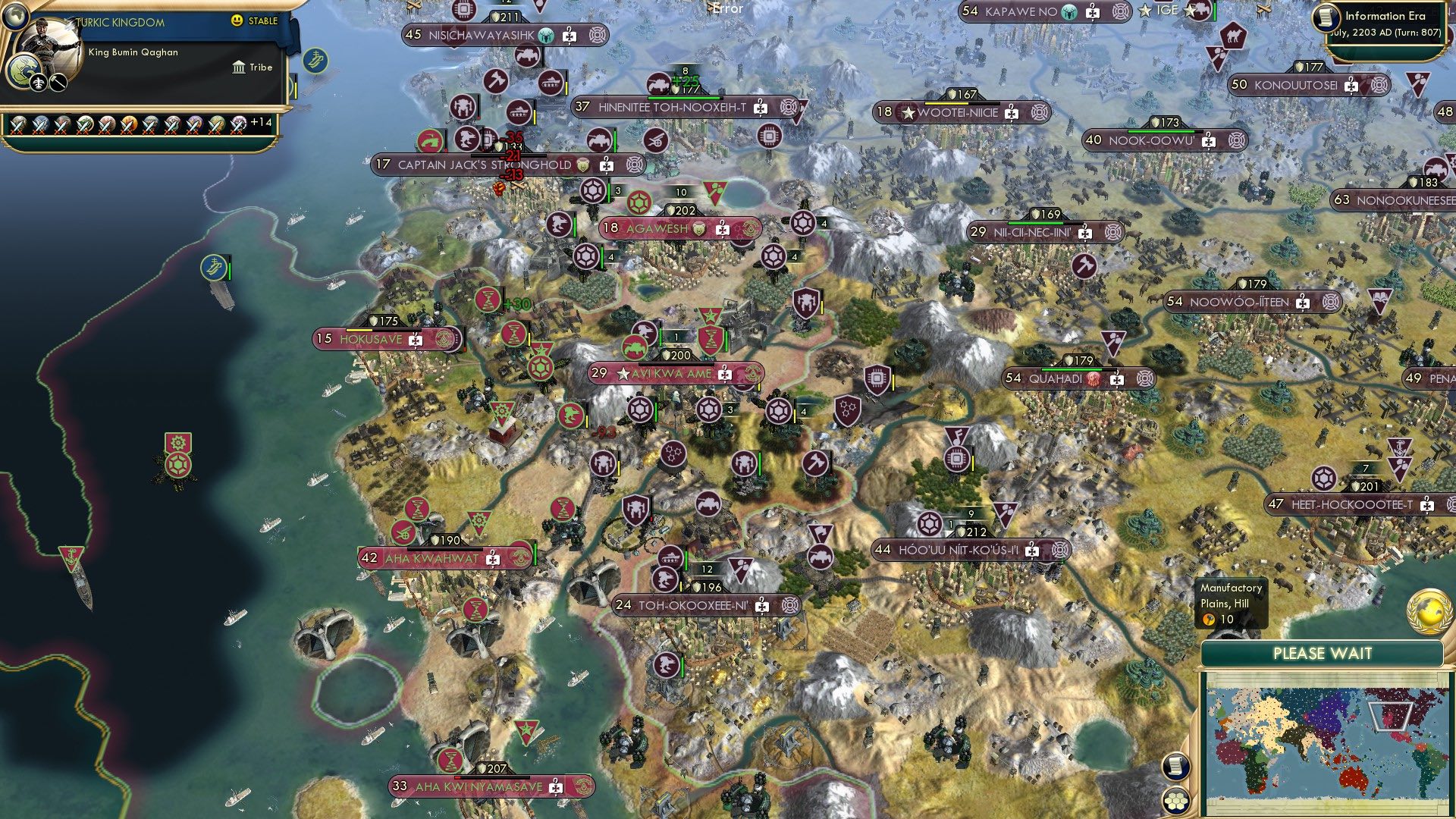
Task: Click the blue embarked unit icon on the west coast
Action: point(215,267)
